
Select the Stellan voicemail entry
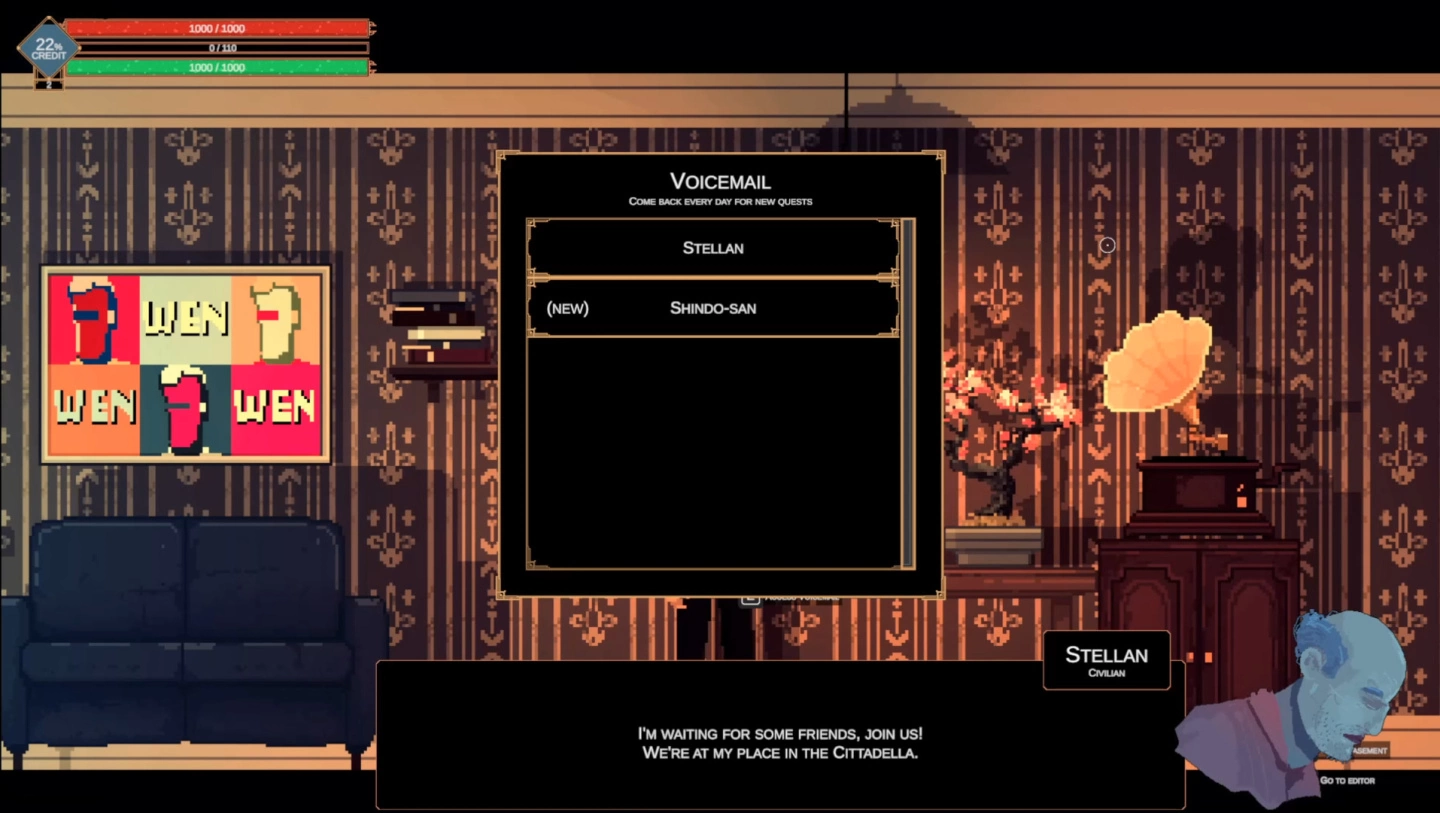coord(713,248)
